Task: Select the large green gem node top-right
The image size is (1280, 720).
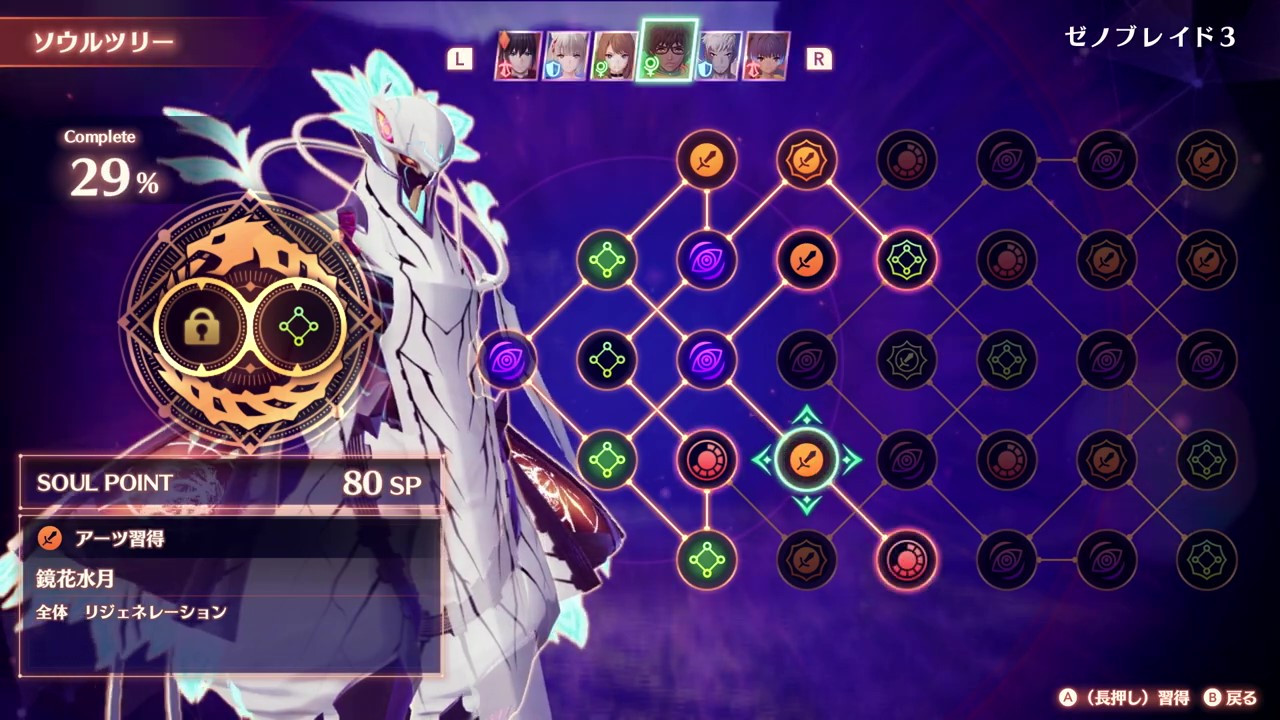Action: (x=907, y=260)
